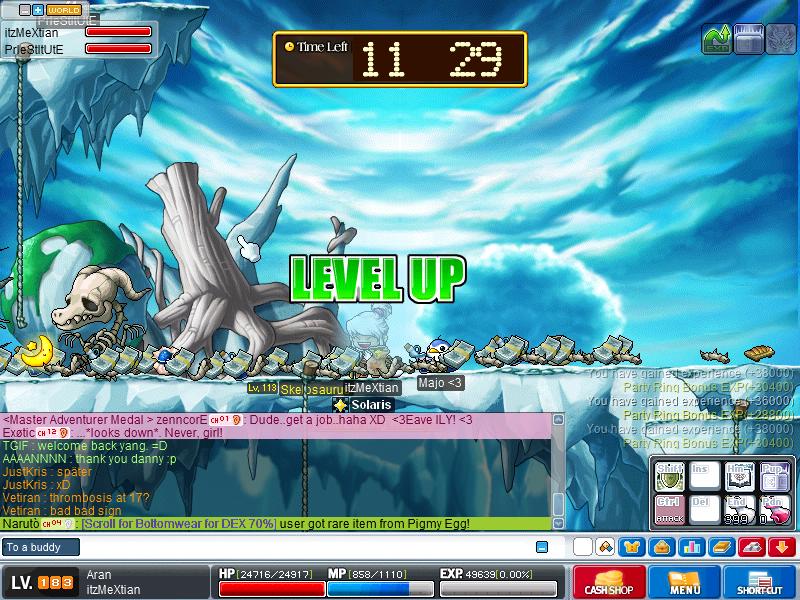Click the red down-arrow quickslot toggle

[x=782, y=547]
